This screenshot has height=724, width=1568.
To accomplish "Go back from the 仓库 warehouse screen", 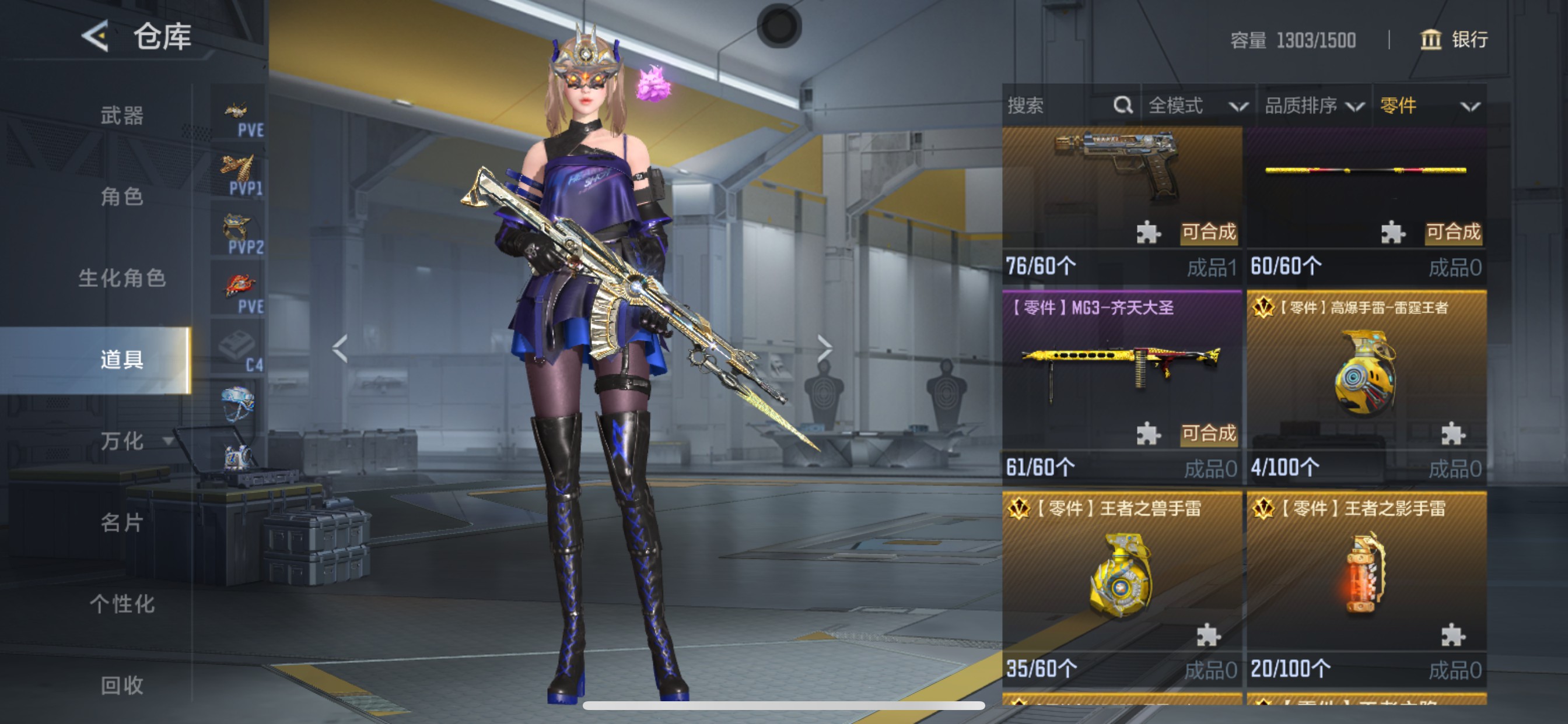I will click(x=96, y=37).
